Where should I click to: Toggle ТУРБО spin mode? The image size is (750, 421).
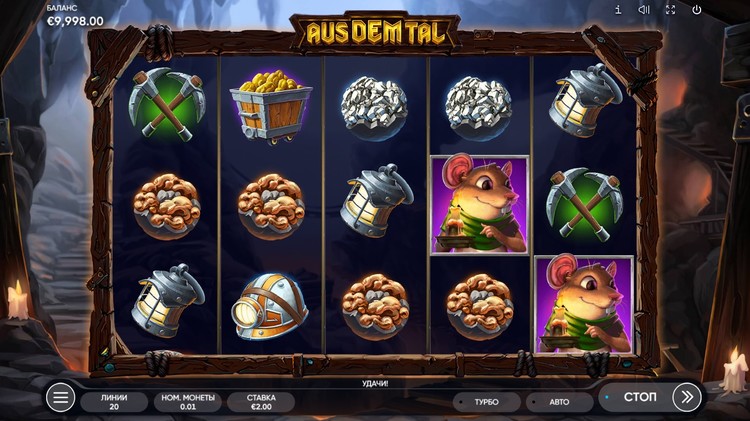coord(484,402)
